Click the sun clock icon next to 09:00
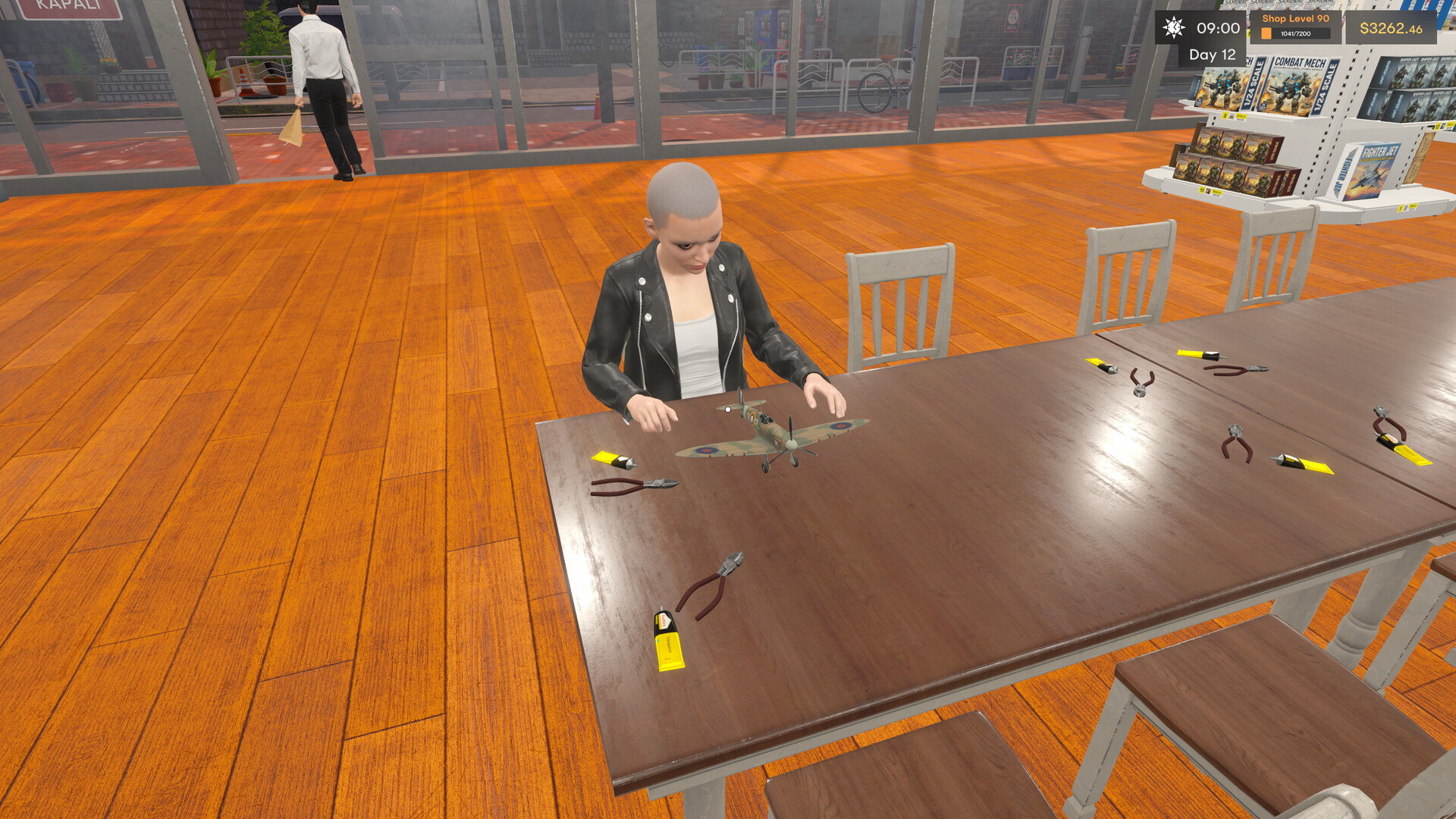This screenshot has width=1456, height=819. [x=1173, y=28]
